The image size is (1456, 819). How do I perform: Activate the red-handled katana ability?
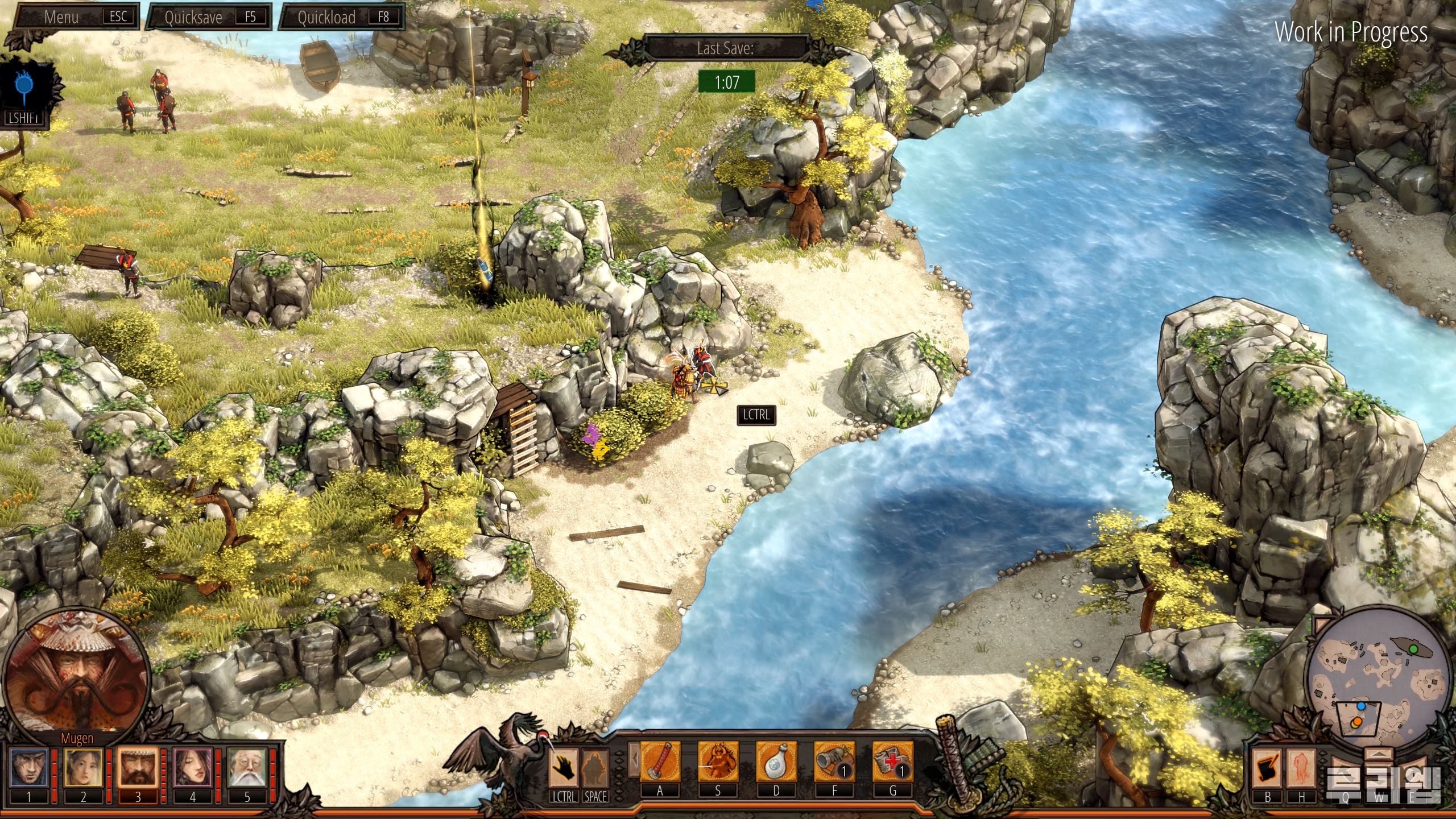click(x=660, y=762)
